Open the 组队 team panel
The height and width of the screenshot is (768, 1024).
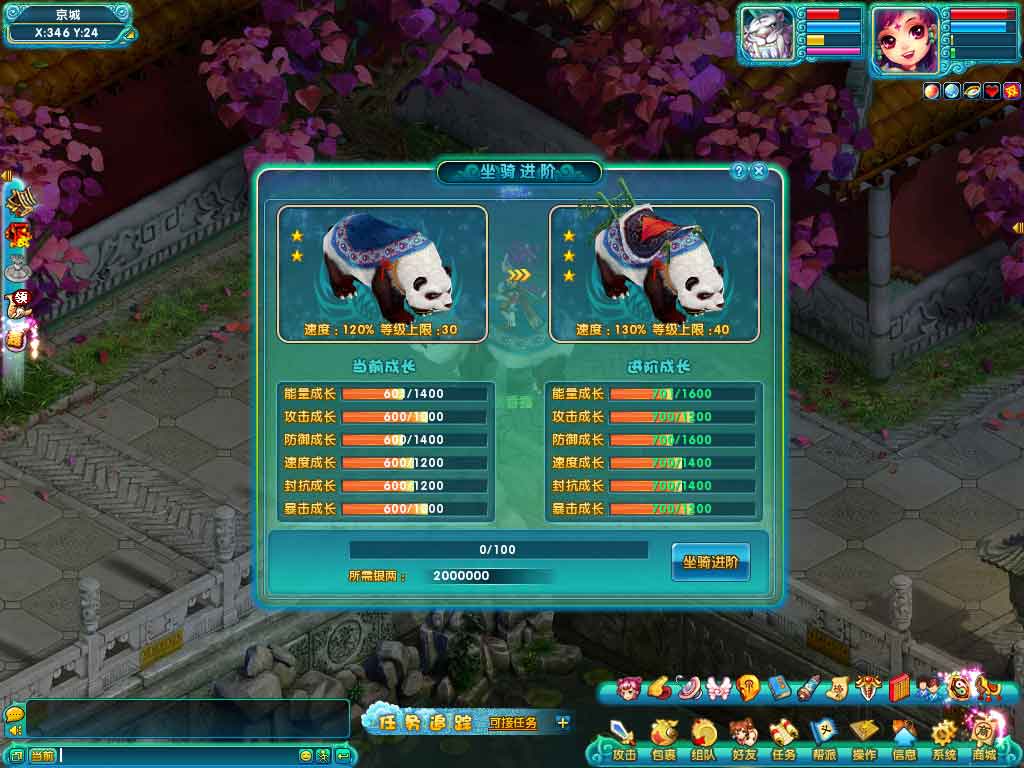[703, 740]
